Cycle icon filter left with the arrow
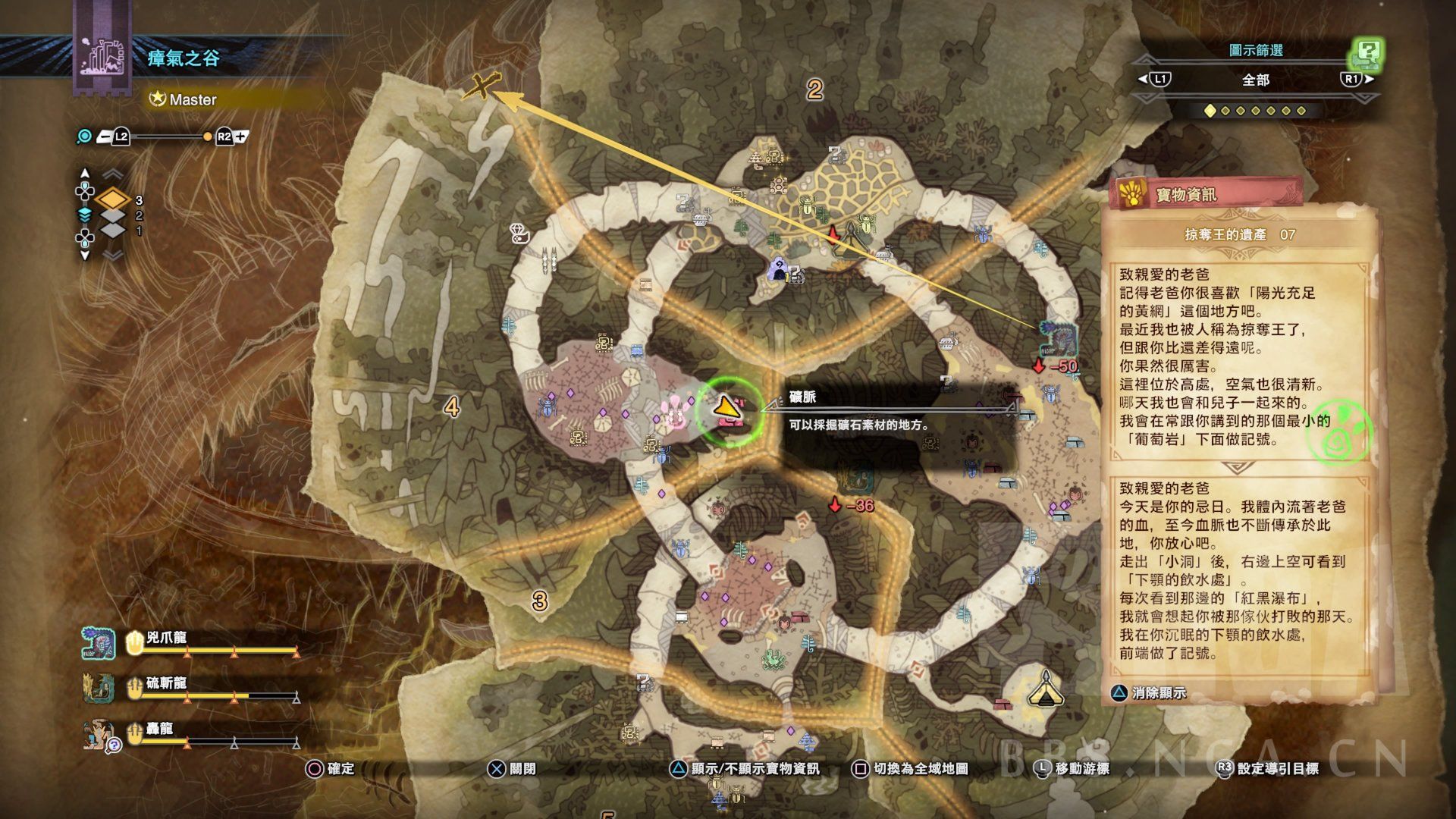This screenshot has height=819, width=1456. [1143, 79]
